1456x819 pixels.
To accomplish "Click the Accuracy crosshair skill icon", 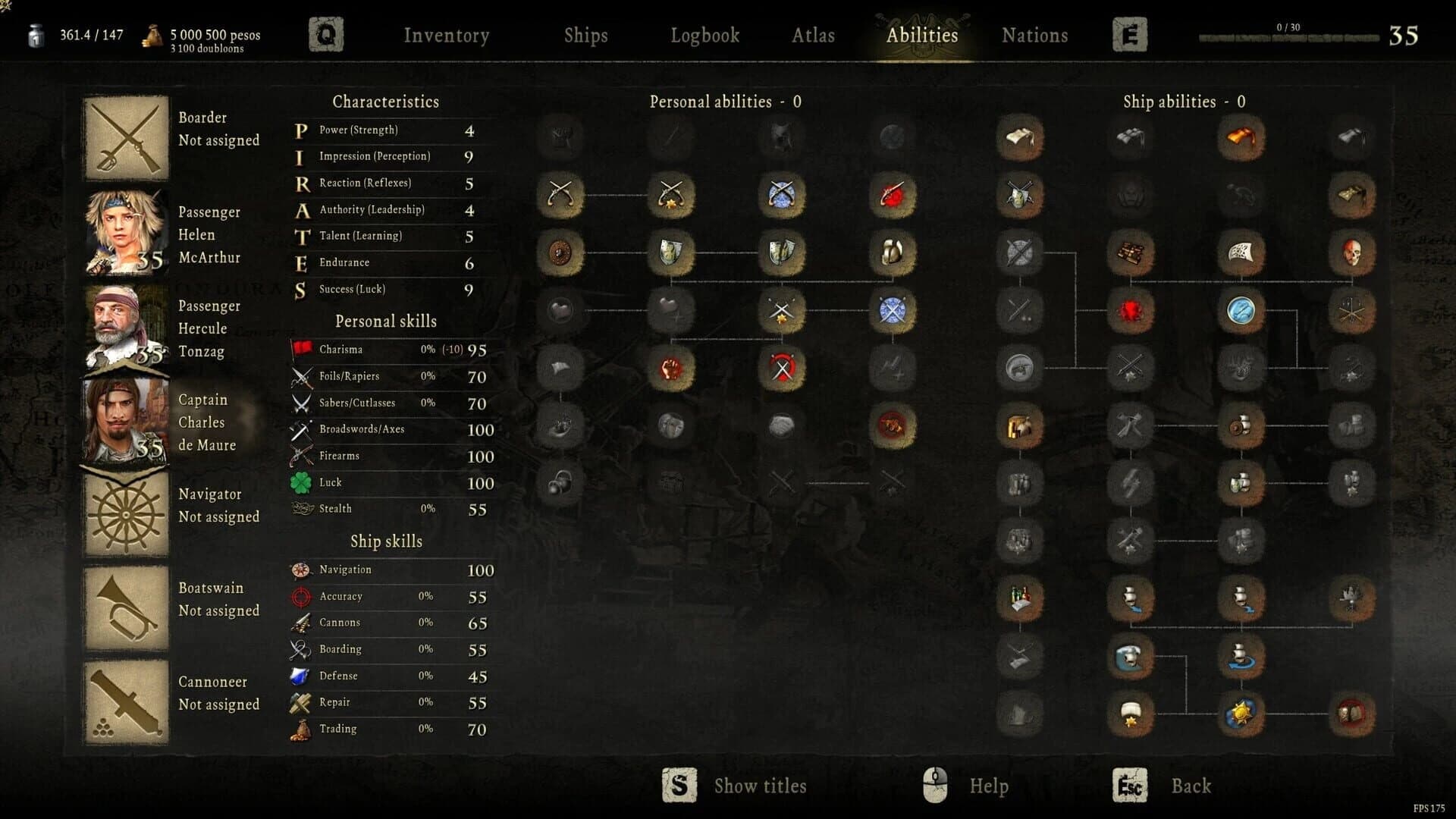I will [x=300, y=596].
